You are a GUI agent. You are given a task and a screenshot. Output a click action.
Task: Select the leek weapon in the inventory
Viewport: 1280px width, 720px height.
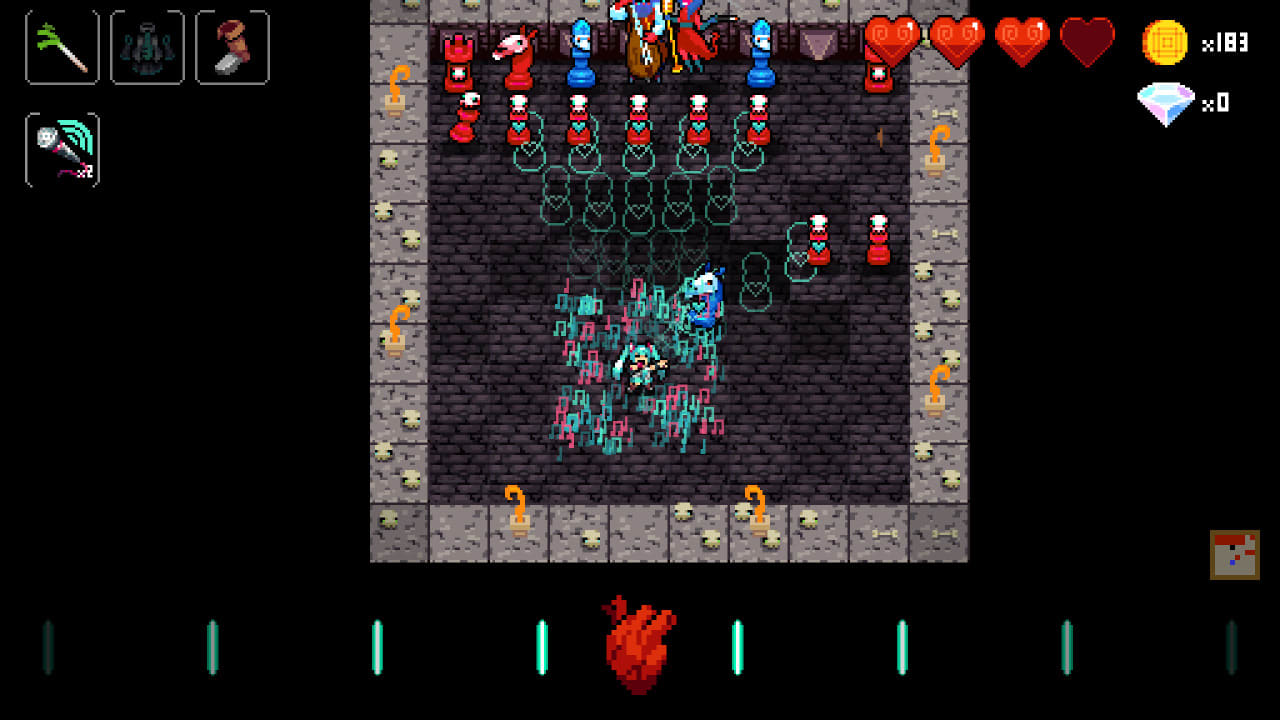(x=62, y=46)
